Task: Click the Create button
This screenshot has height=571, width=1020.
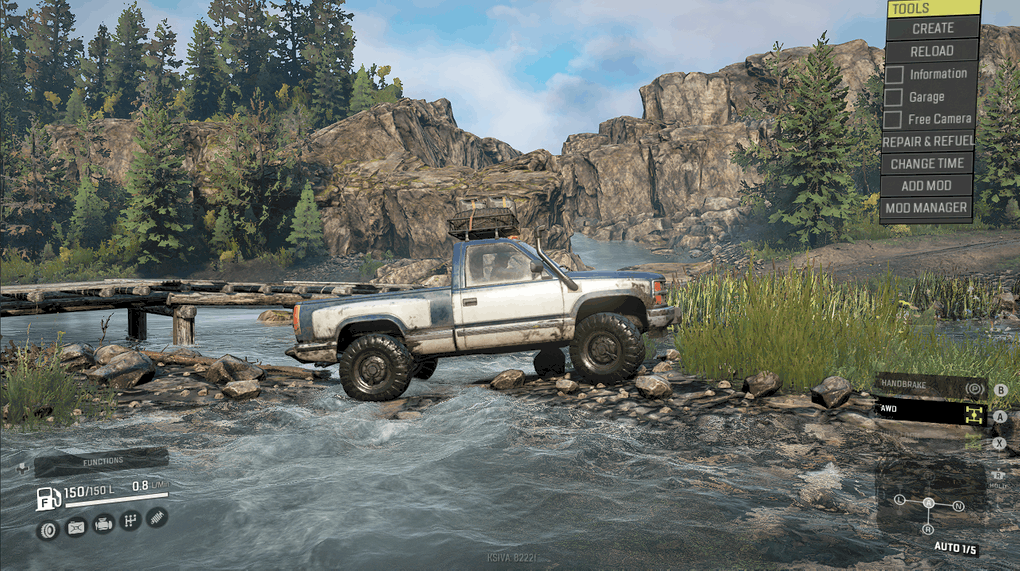Action: tap(932, 28)
